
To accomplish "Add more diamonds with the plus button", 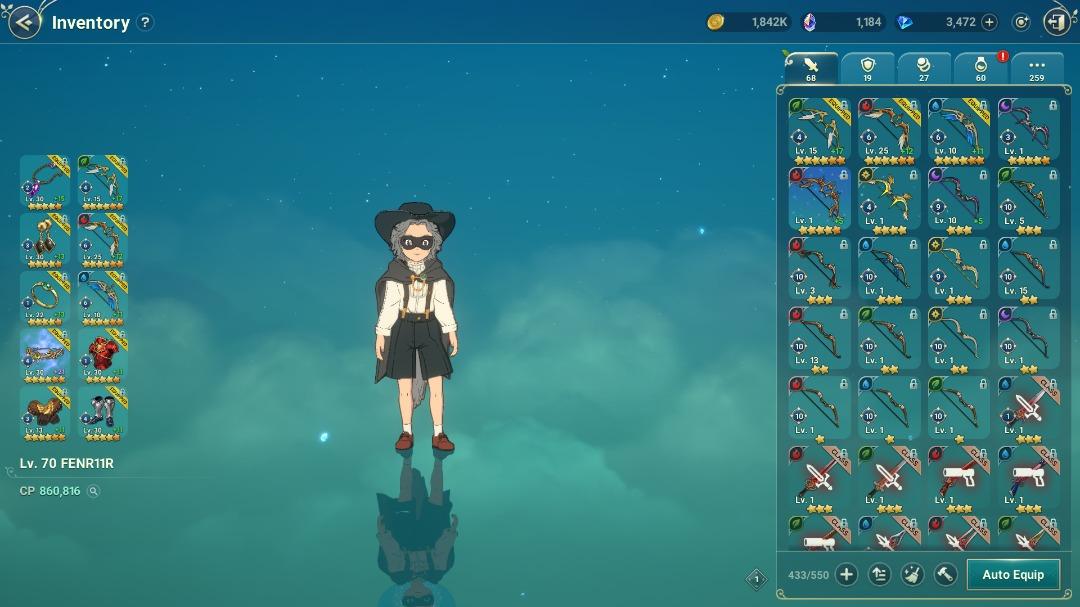I will 989,22.
